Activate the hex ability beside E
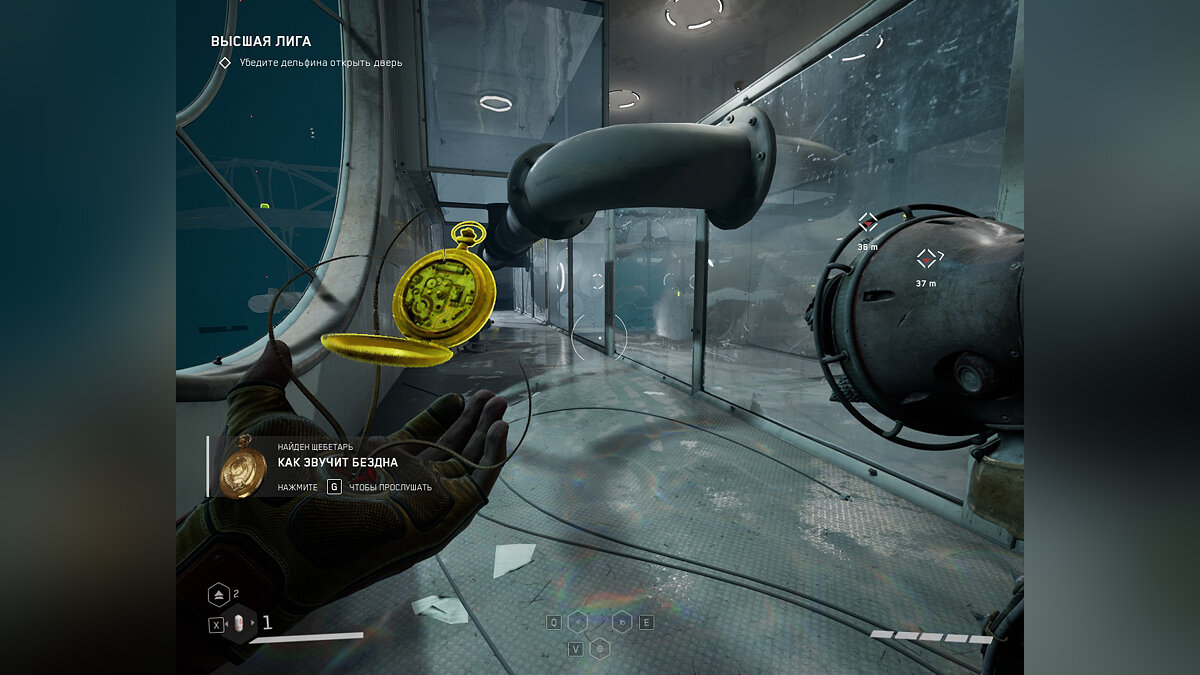 (622, 622)
